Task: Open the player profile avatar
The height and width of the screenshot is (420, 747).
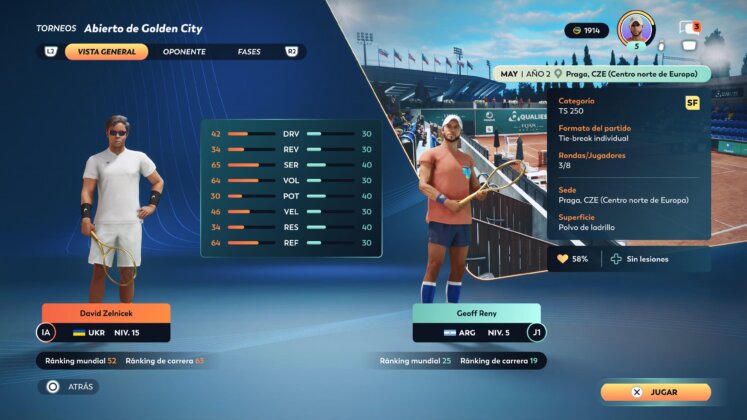Action: pos(636,27)
